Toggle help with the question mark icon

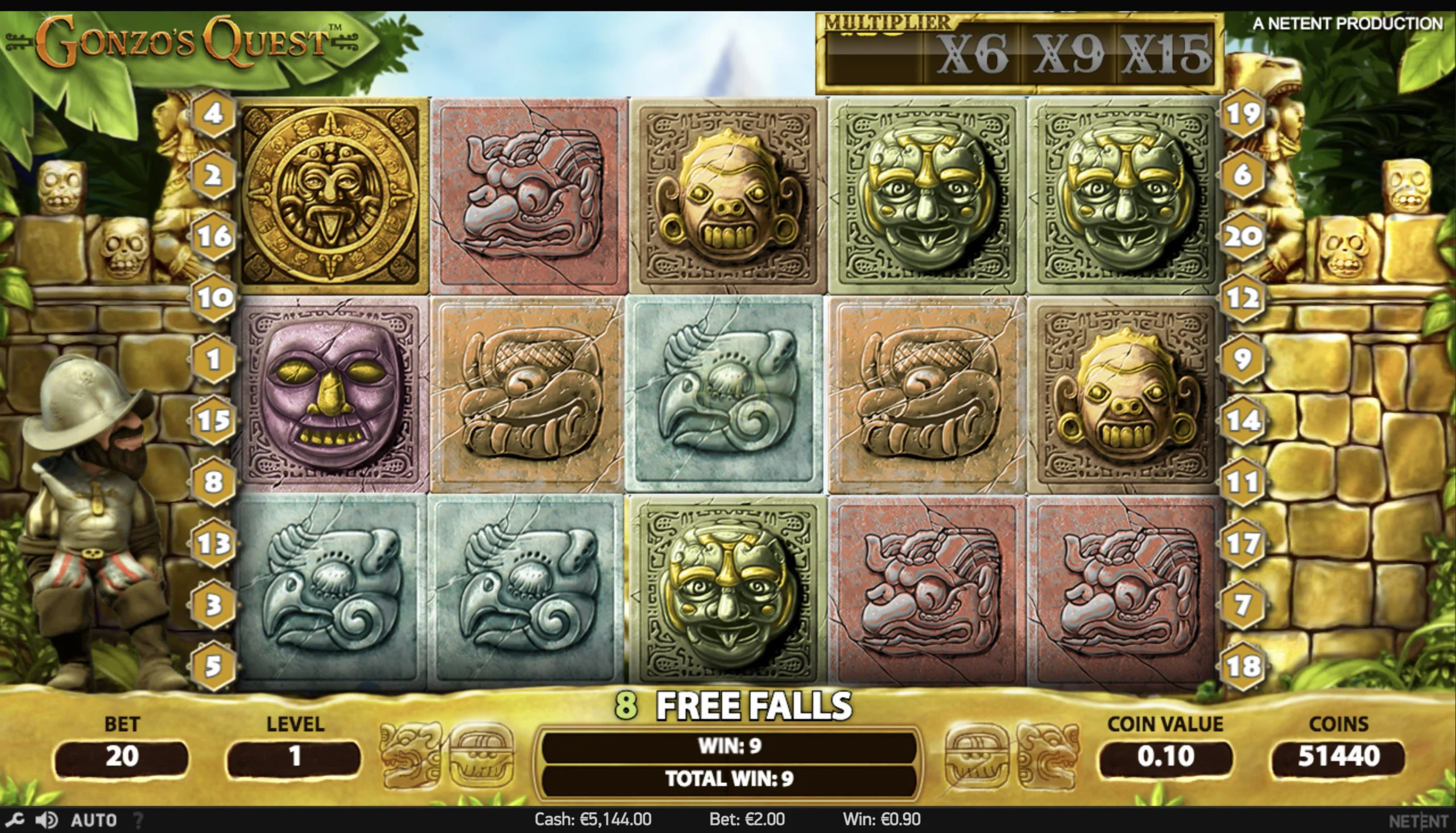pos(139,820)
